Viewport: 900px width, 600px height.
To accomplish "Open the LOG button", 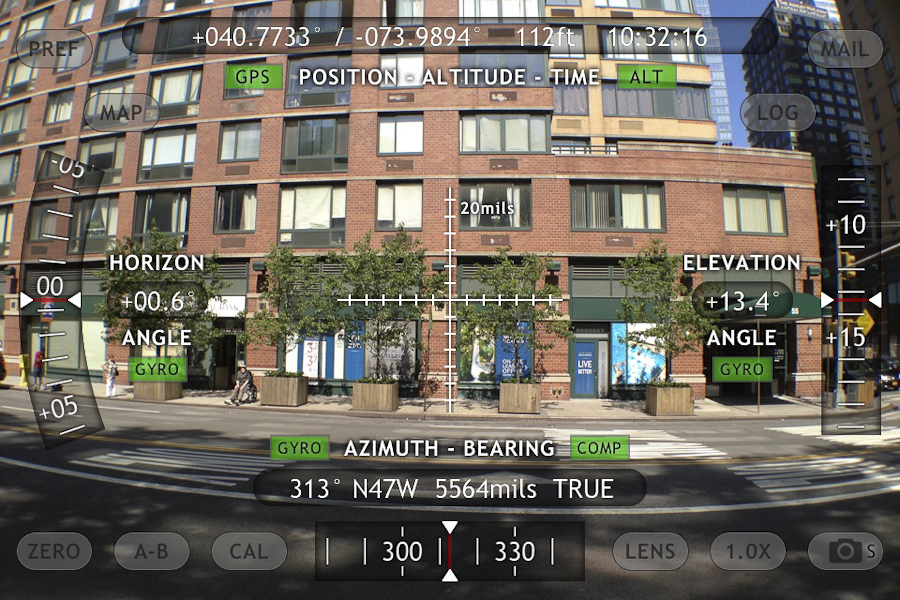I will point(777,112).
